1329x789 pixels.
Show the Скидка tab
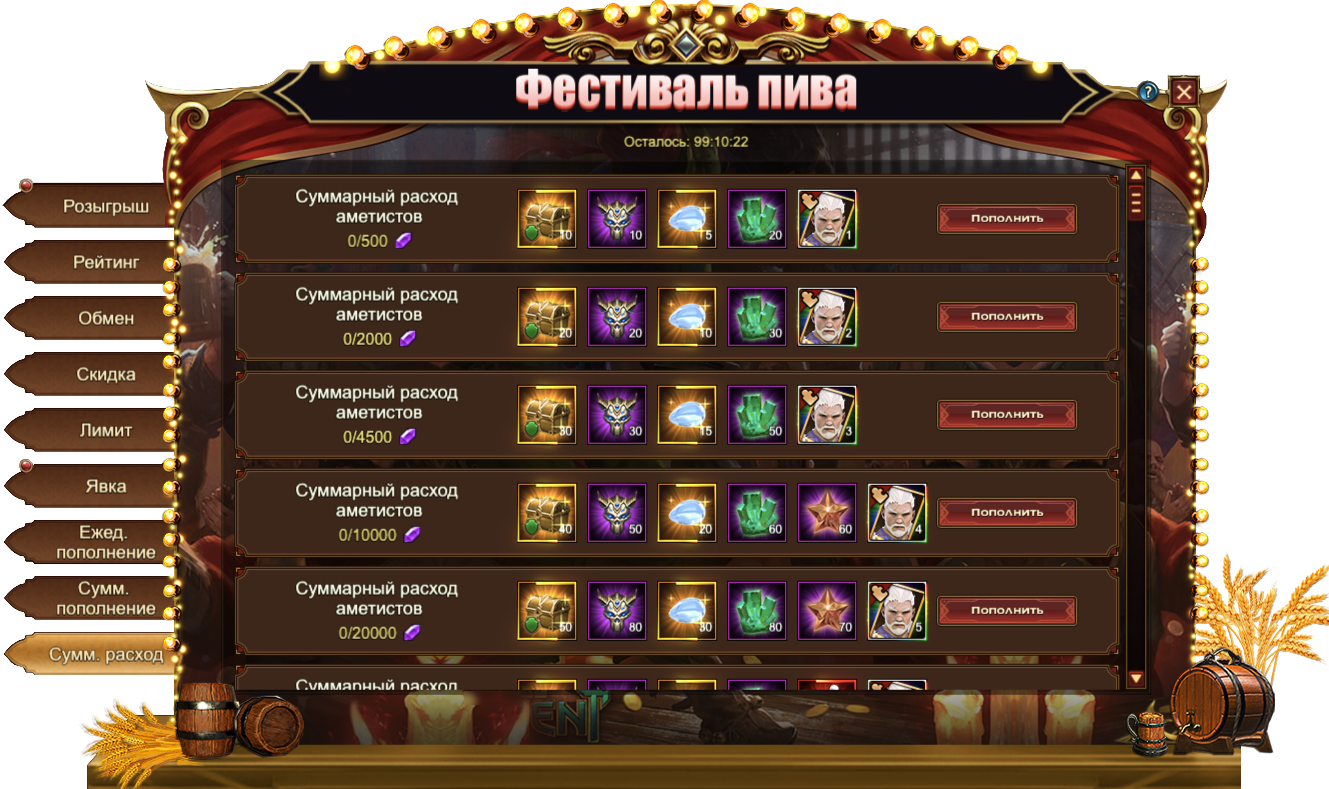[x=105, y=375]
